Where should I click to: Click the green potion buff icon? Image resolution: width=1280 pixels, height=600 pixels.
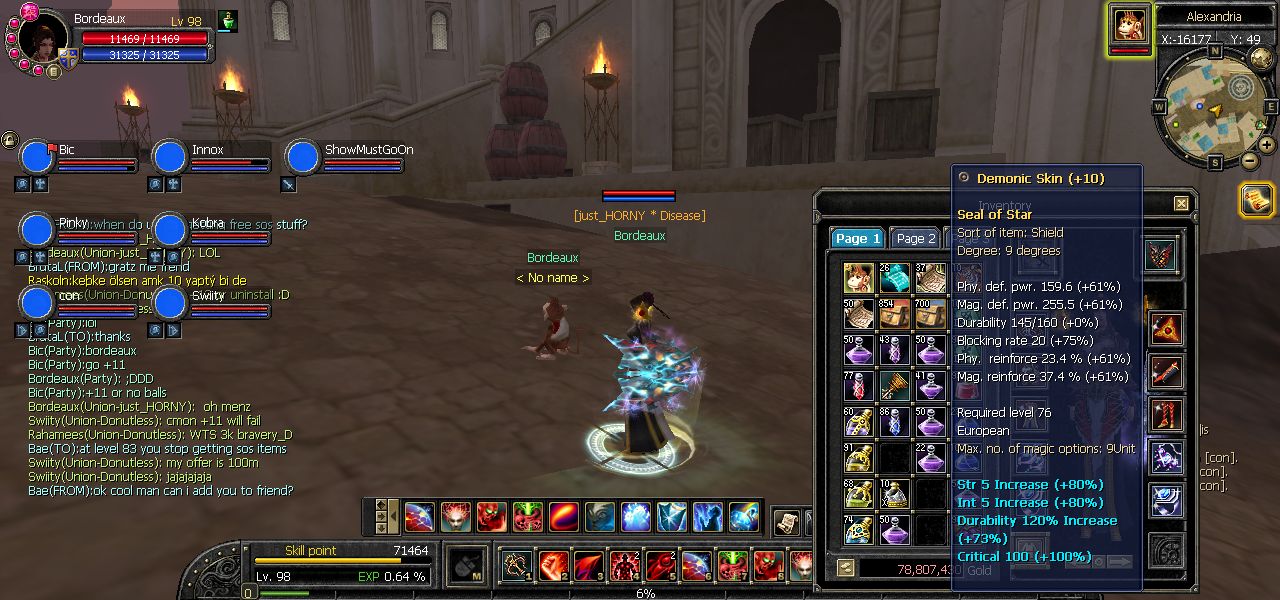tap(228, 21)
